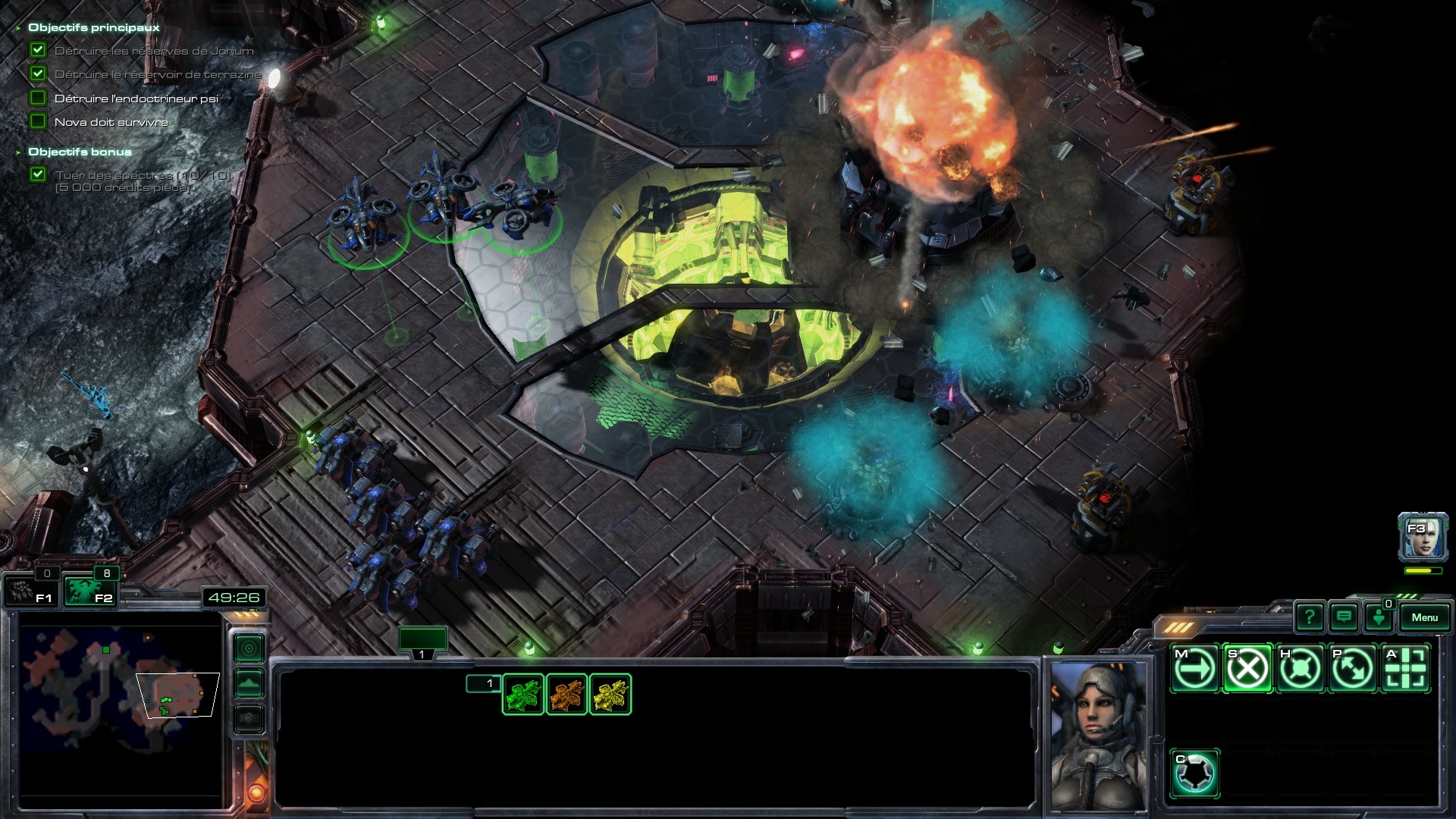The height and width of the screenshot is (819, 1456).
Task: Issue the Stop command
Action: click(x=1247, y=669)
